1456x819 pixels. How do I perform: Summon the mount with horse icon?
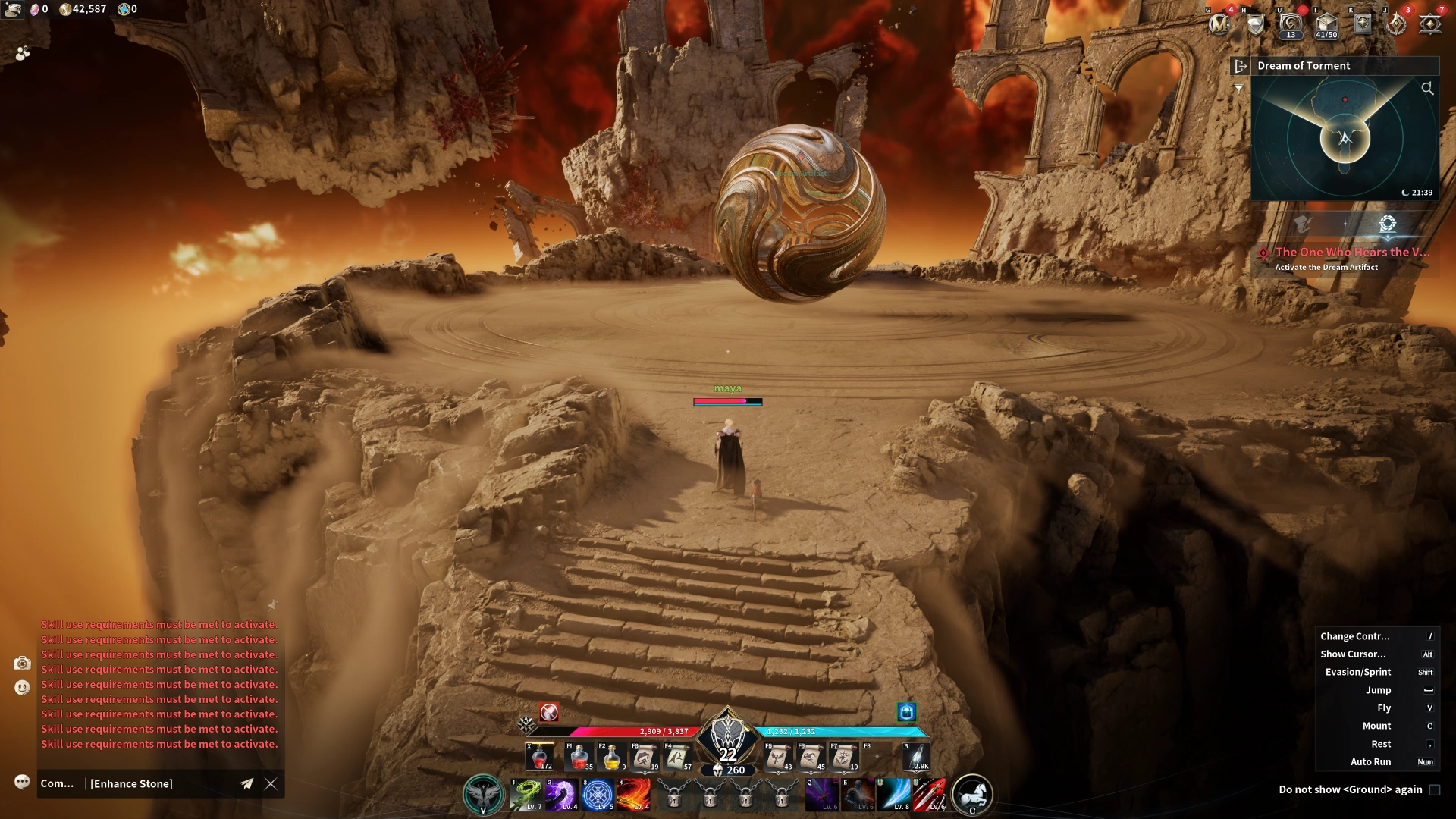coord(972,794)
